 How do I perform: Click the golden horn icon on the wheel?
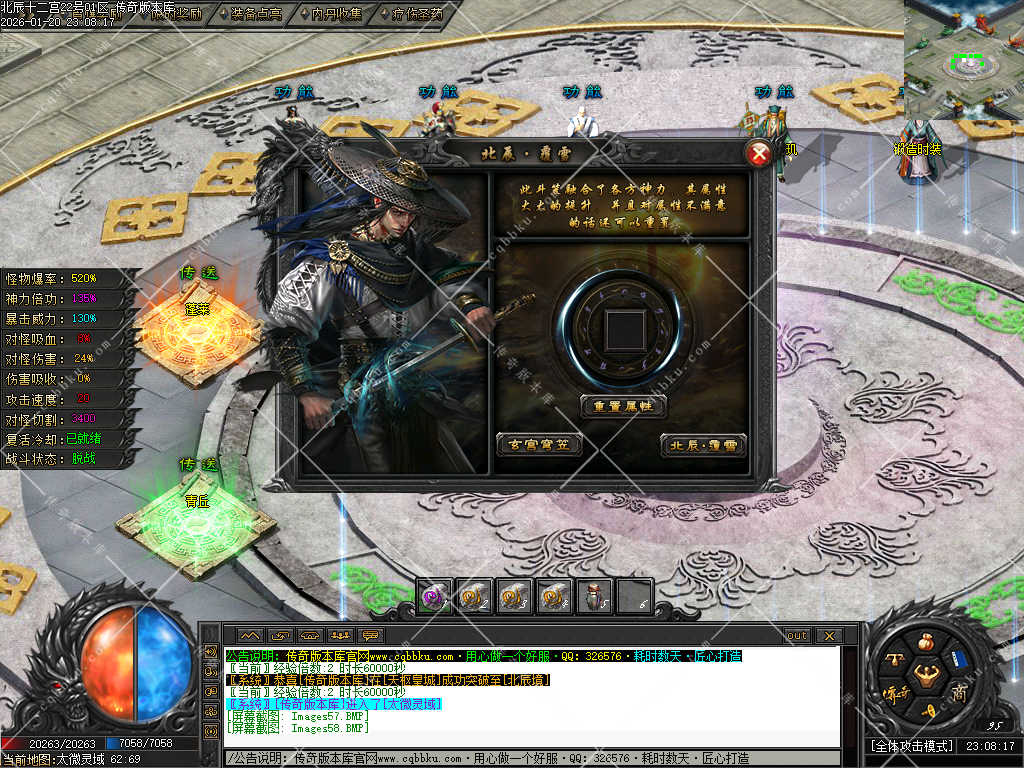927,709
